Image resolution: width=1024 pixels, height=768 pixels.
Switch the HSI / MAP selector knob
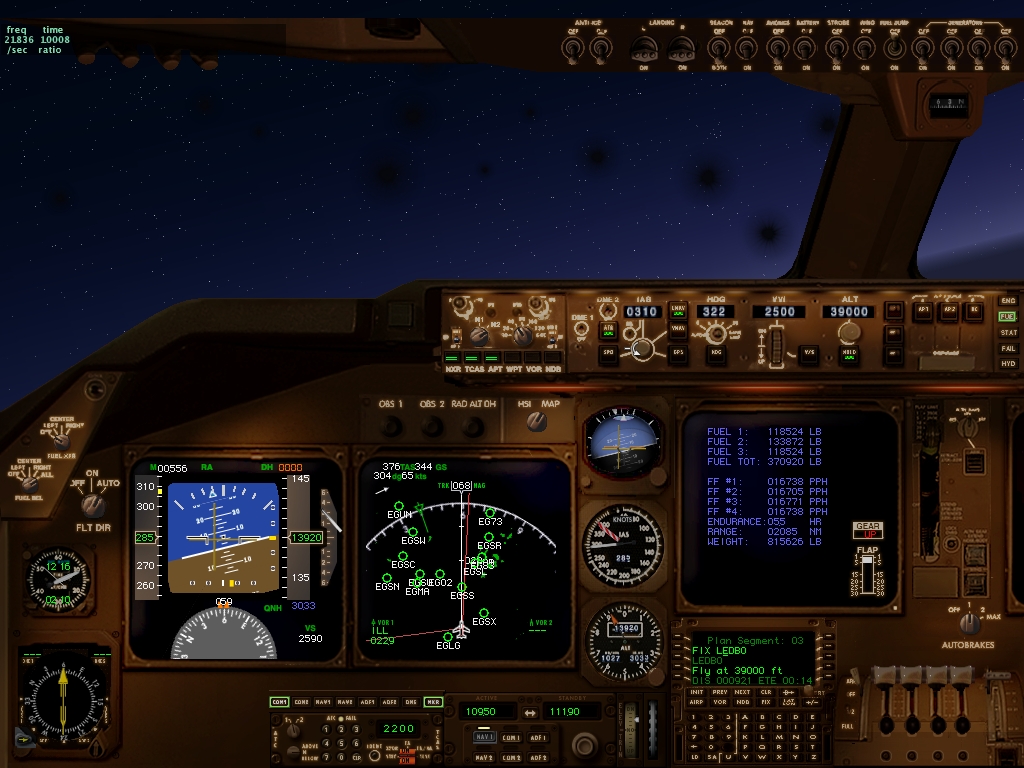pos(538,422)
